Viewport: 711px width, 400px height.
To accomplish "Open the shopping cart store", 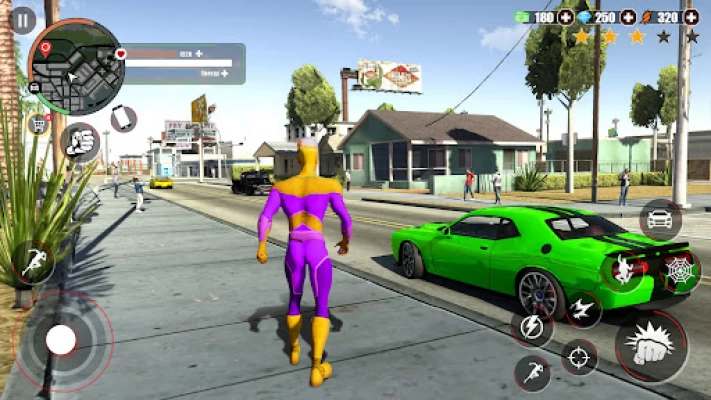I will click(39, 124).
